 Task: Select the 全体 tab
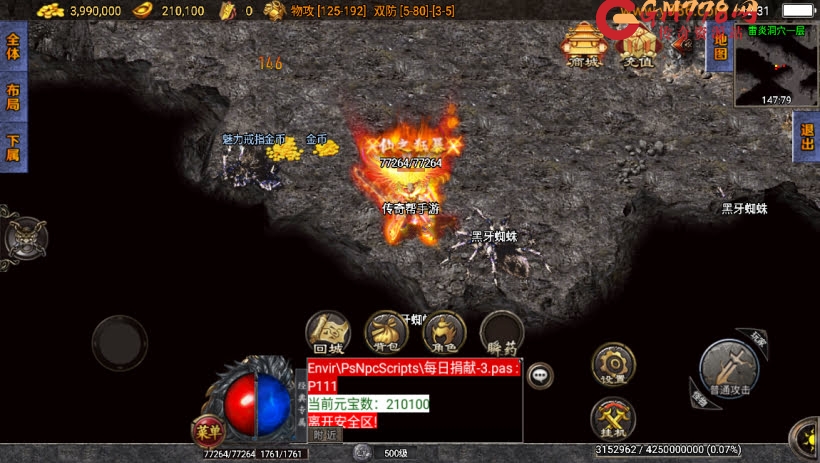pos(13,47)
